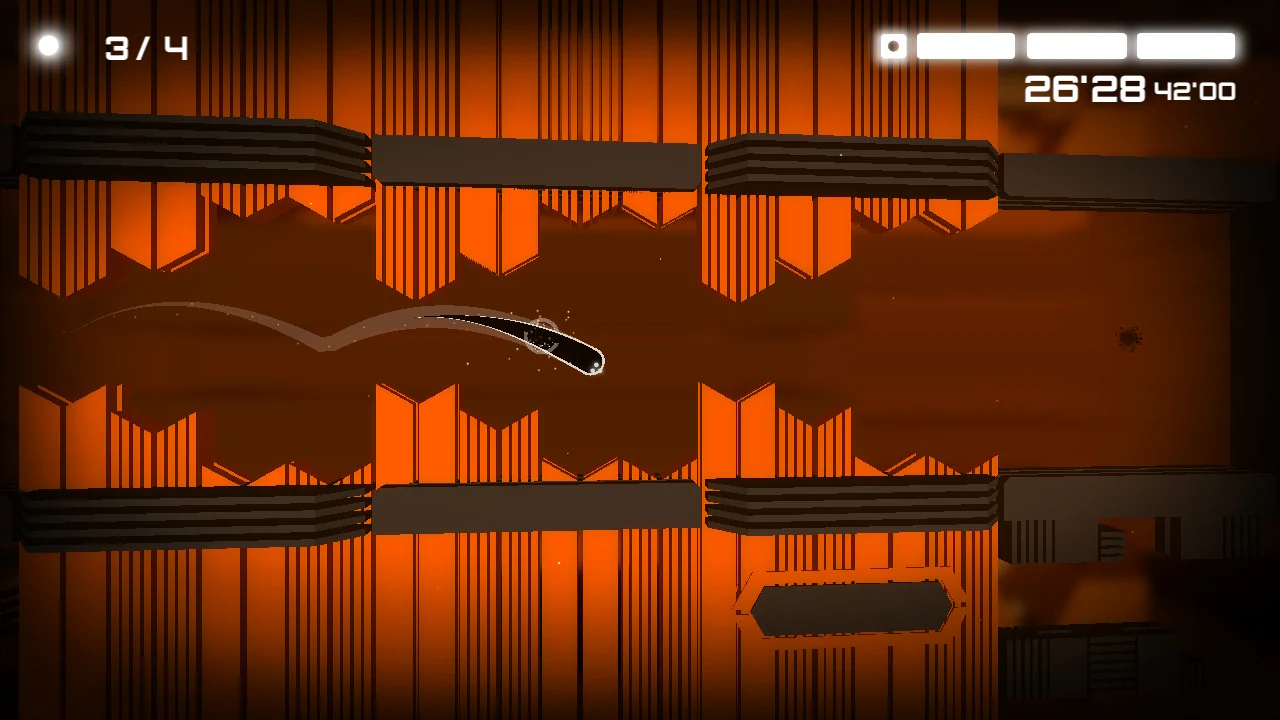Click the second white checkpoint bar

point(1075,46)
